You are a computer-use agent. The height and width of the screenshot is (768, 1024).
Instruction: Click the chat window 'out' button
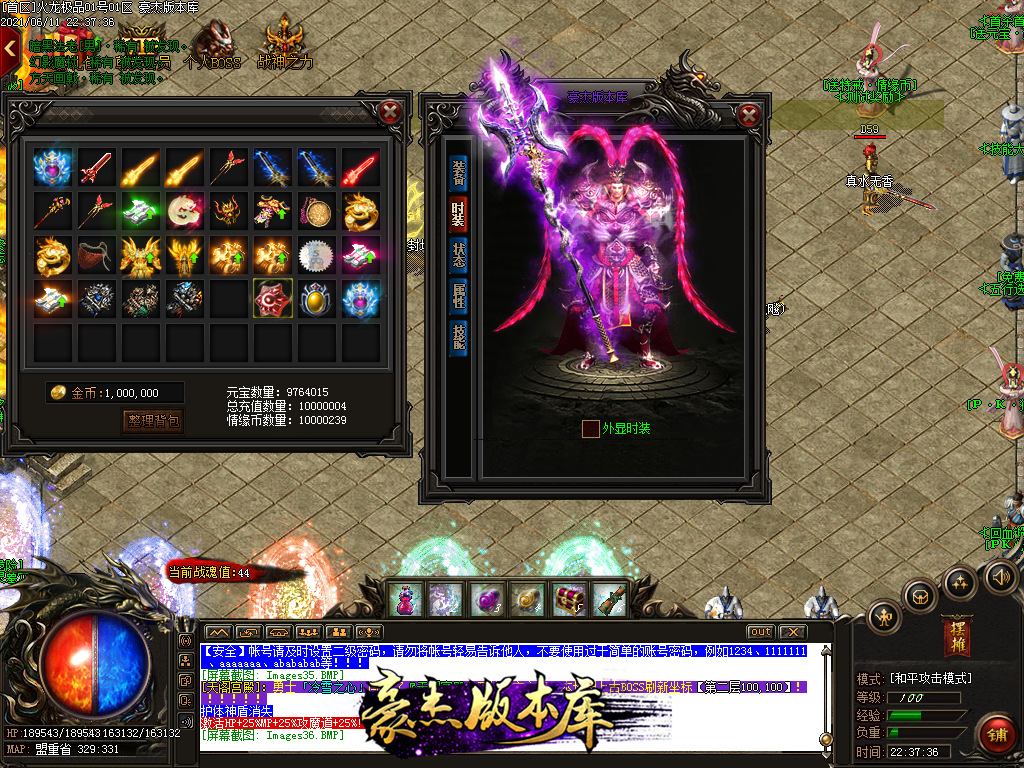[761, 632]
